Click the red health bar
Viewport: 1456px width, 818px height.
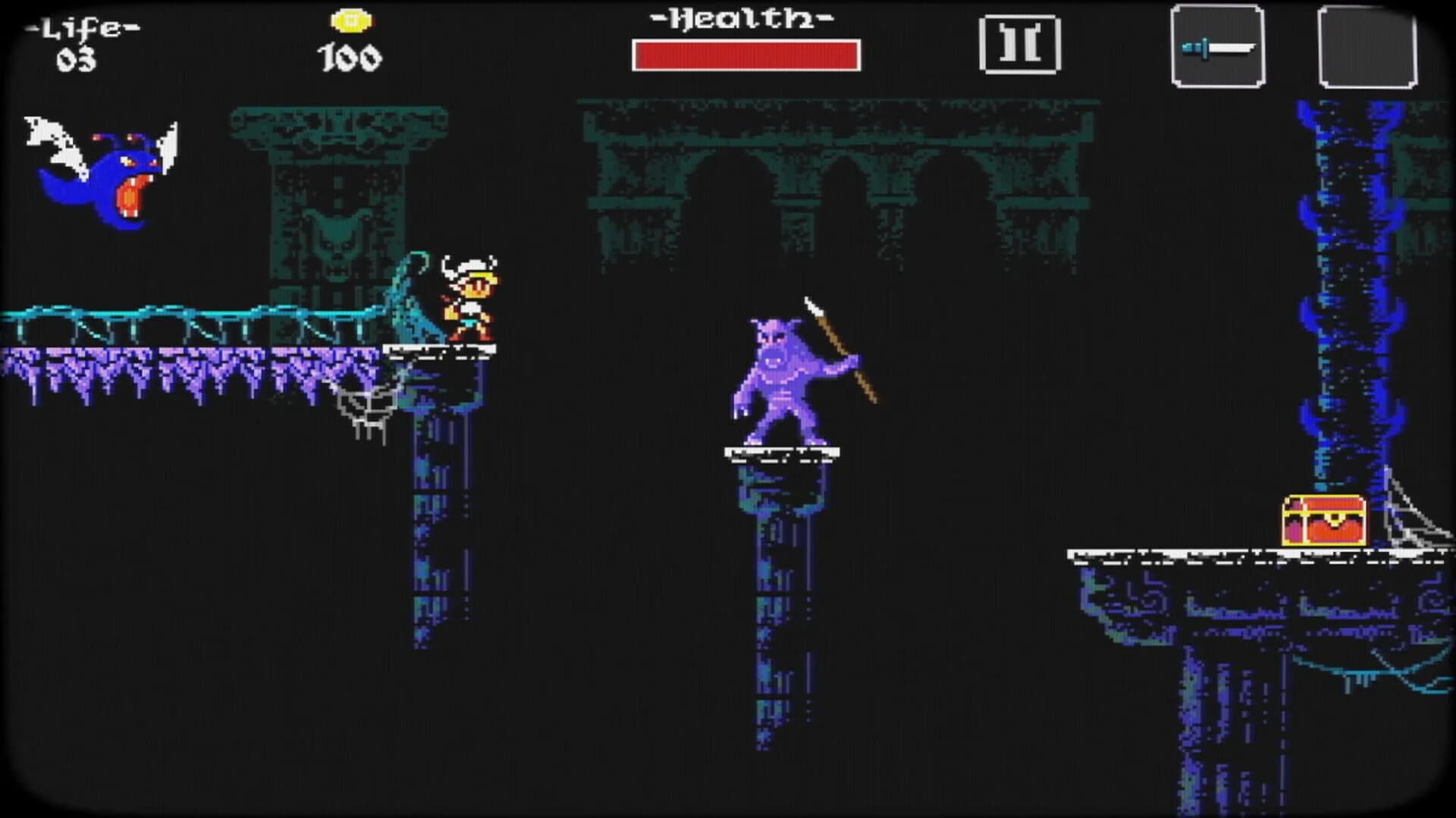(747, 53)
